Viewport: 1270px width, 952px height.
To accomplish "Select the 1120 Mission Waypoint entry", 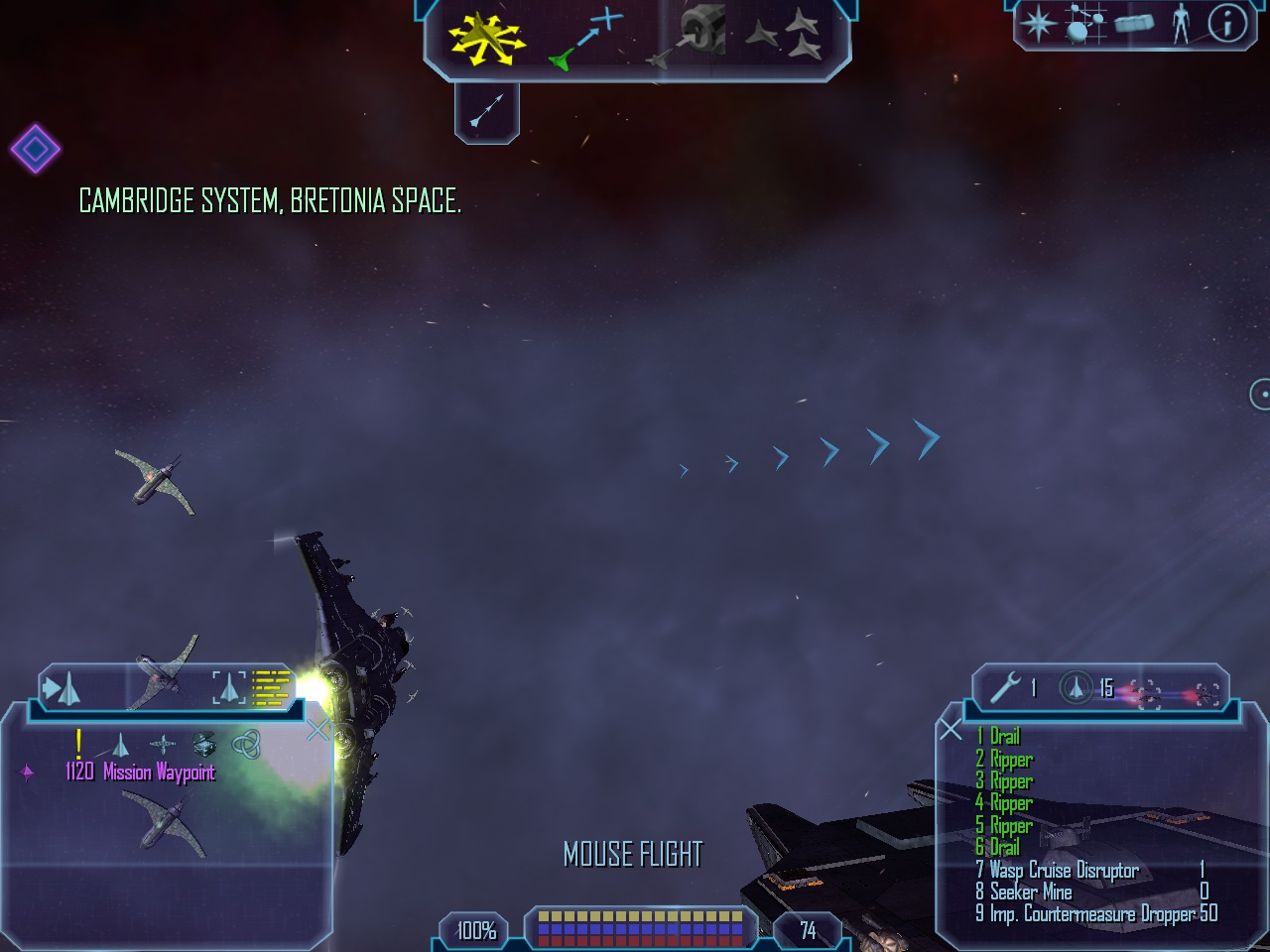I will tap(140, 773).
